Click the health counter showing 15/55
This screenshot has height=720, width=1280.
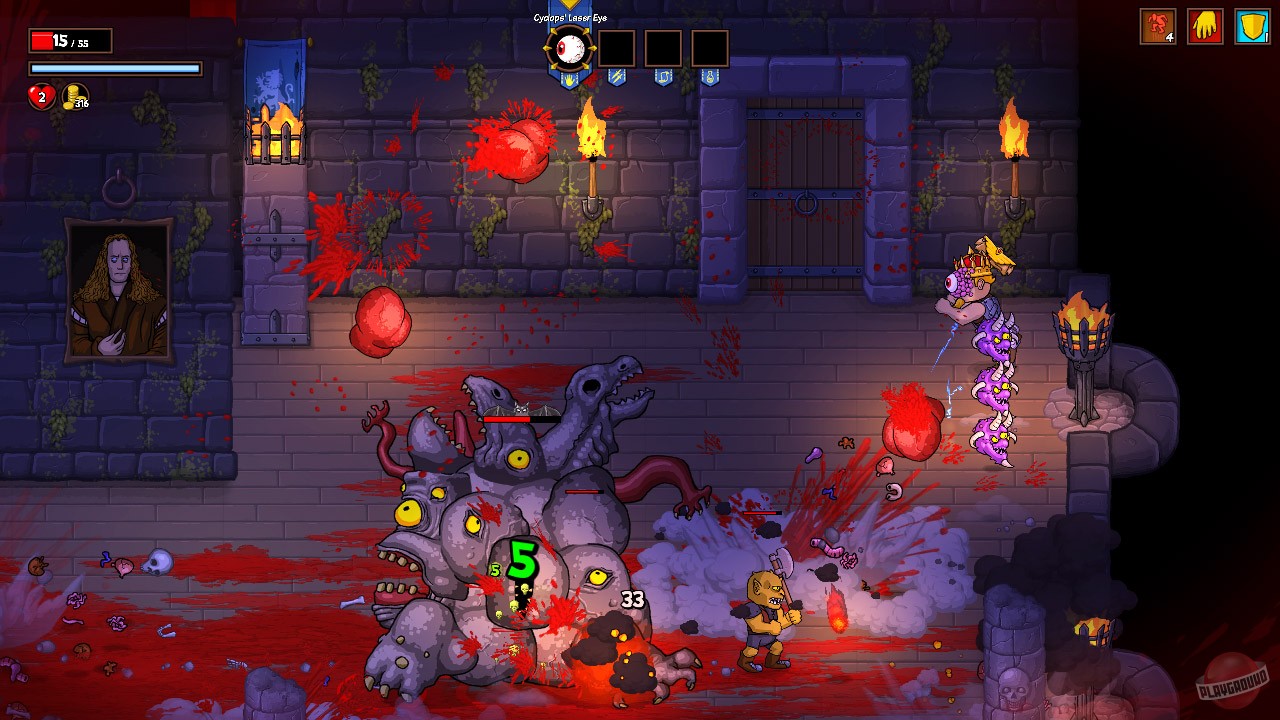(70, 40)
